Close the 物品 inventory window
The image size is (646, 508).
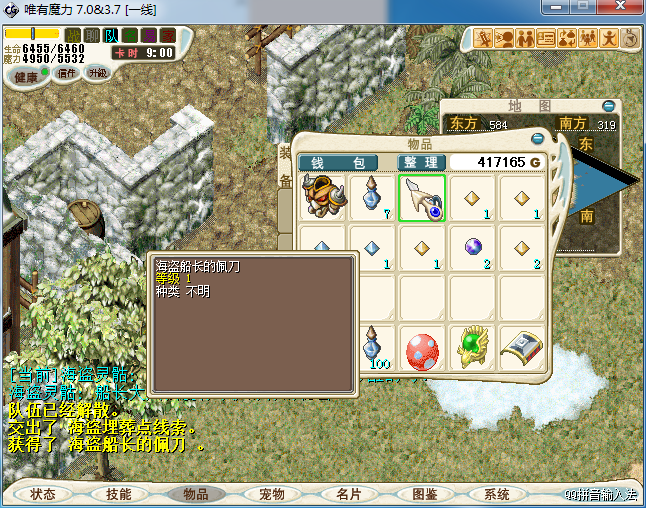click(538, 139)
